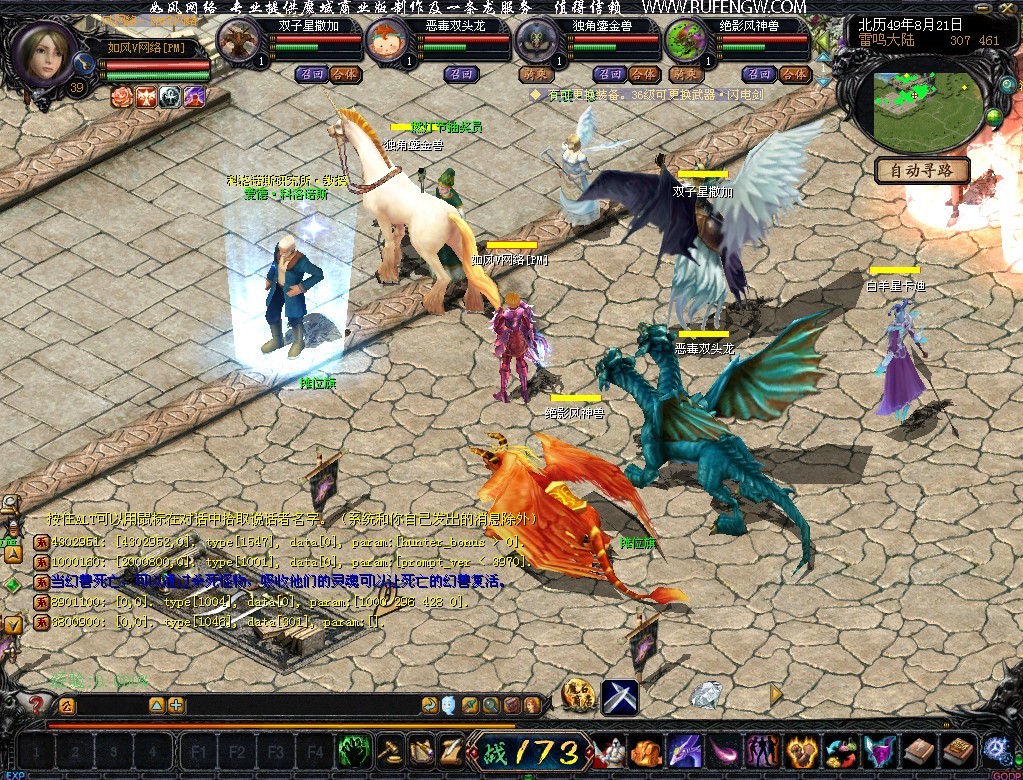Viewport: 1023px width, 780px height.
Task: Open settings with the gear icon
Action: 996,750
